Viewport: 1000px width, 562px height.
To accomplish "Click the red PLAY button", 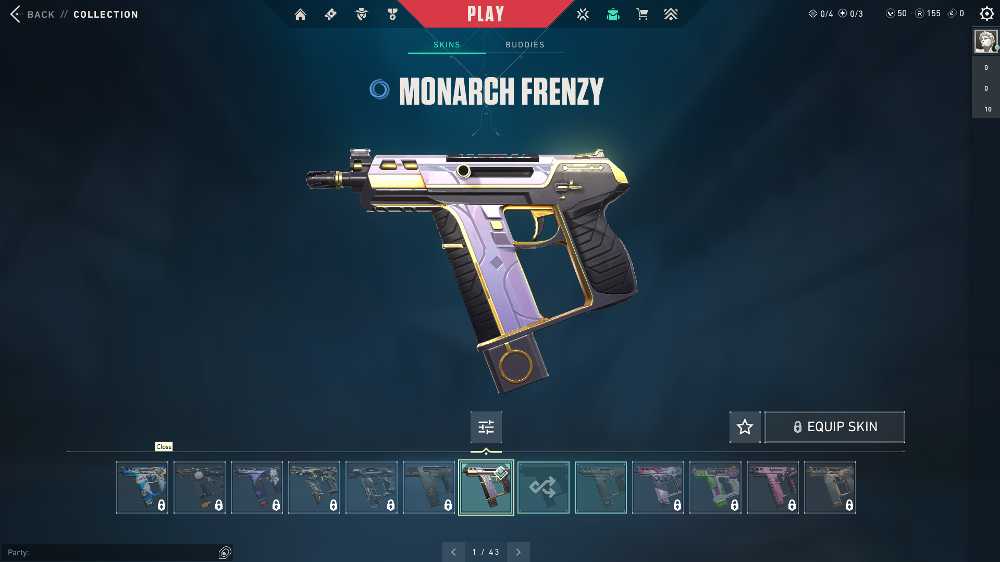I will [486, 14].
